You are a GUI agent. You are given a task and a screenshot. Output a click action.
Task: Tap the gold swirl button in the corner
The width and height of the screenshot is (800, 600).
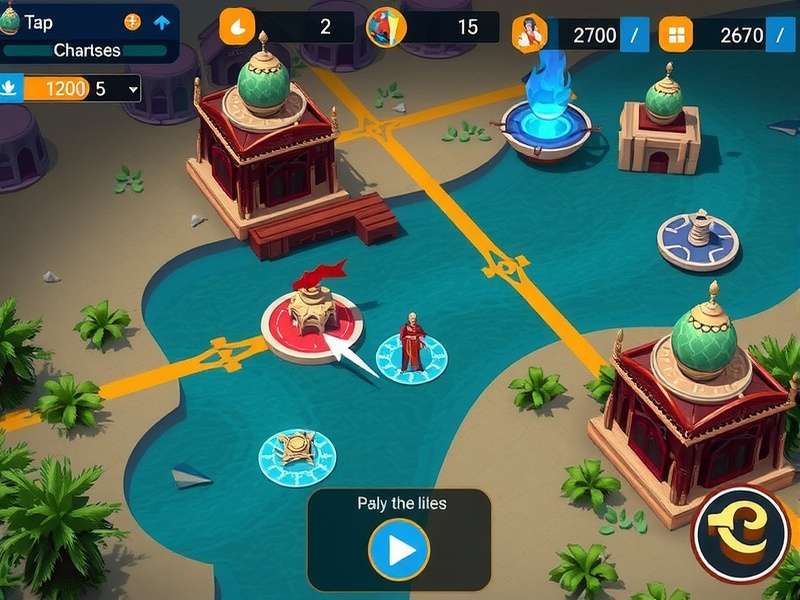click(x=740, y=534)
